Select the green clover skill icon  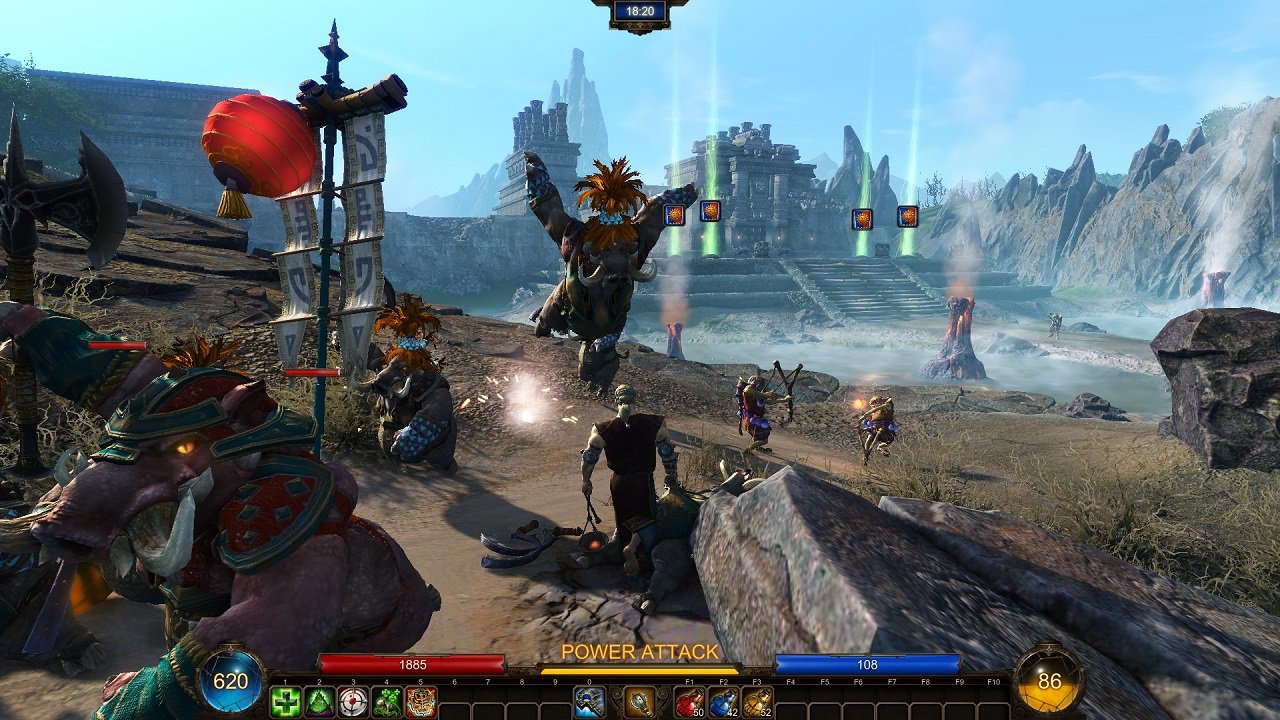coord(387,702)
